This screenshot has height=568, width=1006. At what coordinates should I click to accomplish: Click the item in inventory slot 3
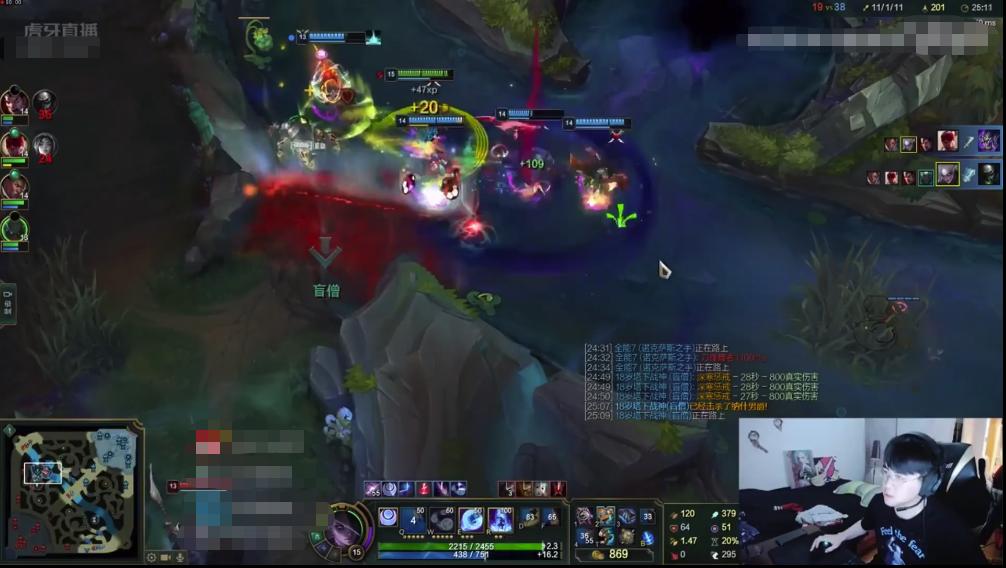626,516
